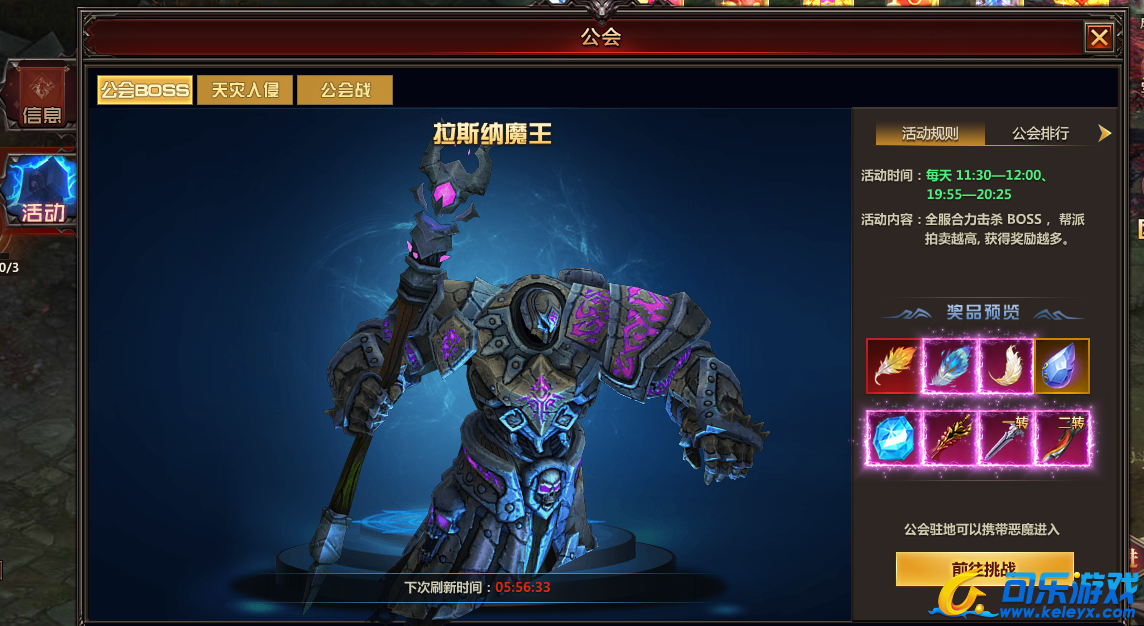Image resolution: width=1144 pixels, height=626 pixels.
Task: Show the 活动规则 rules panel
Action: point(930,133)
